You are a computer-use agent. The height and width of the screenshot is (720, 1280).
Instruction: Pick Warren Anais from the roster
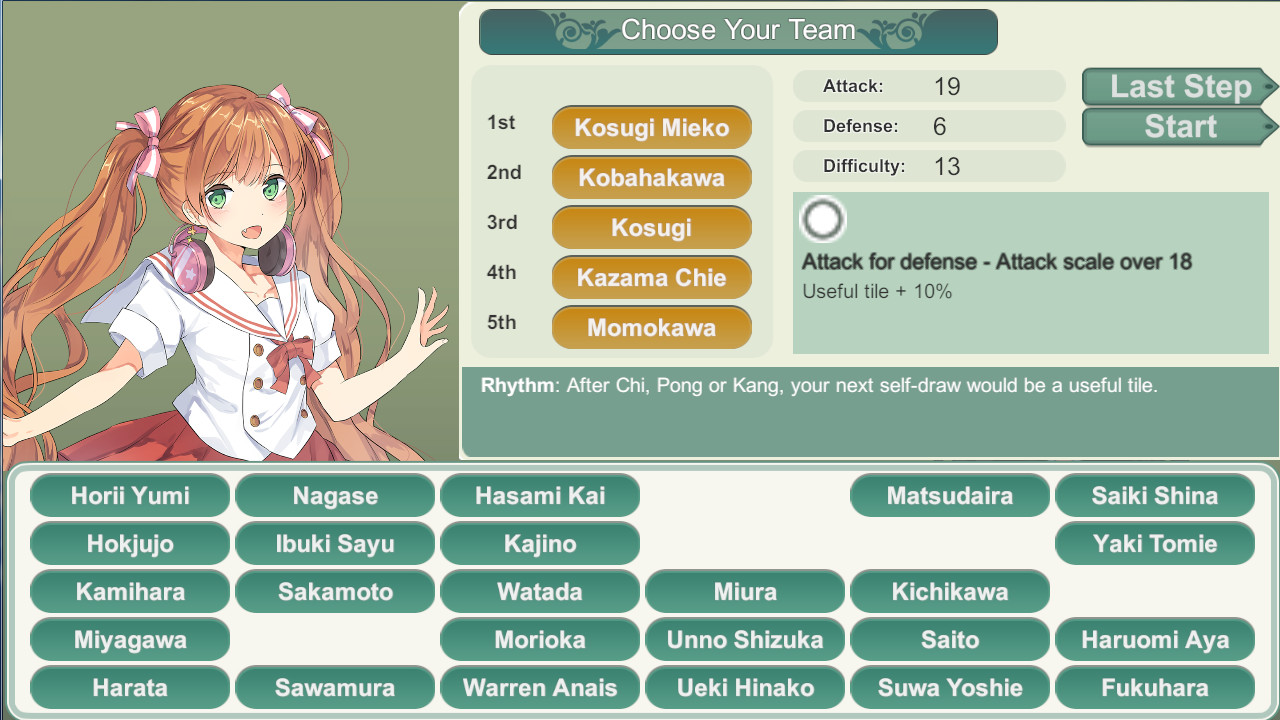pos(540,687)
